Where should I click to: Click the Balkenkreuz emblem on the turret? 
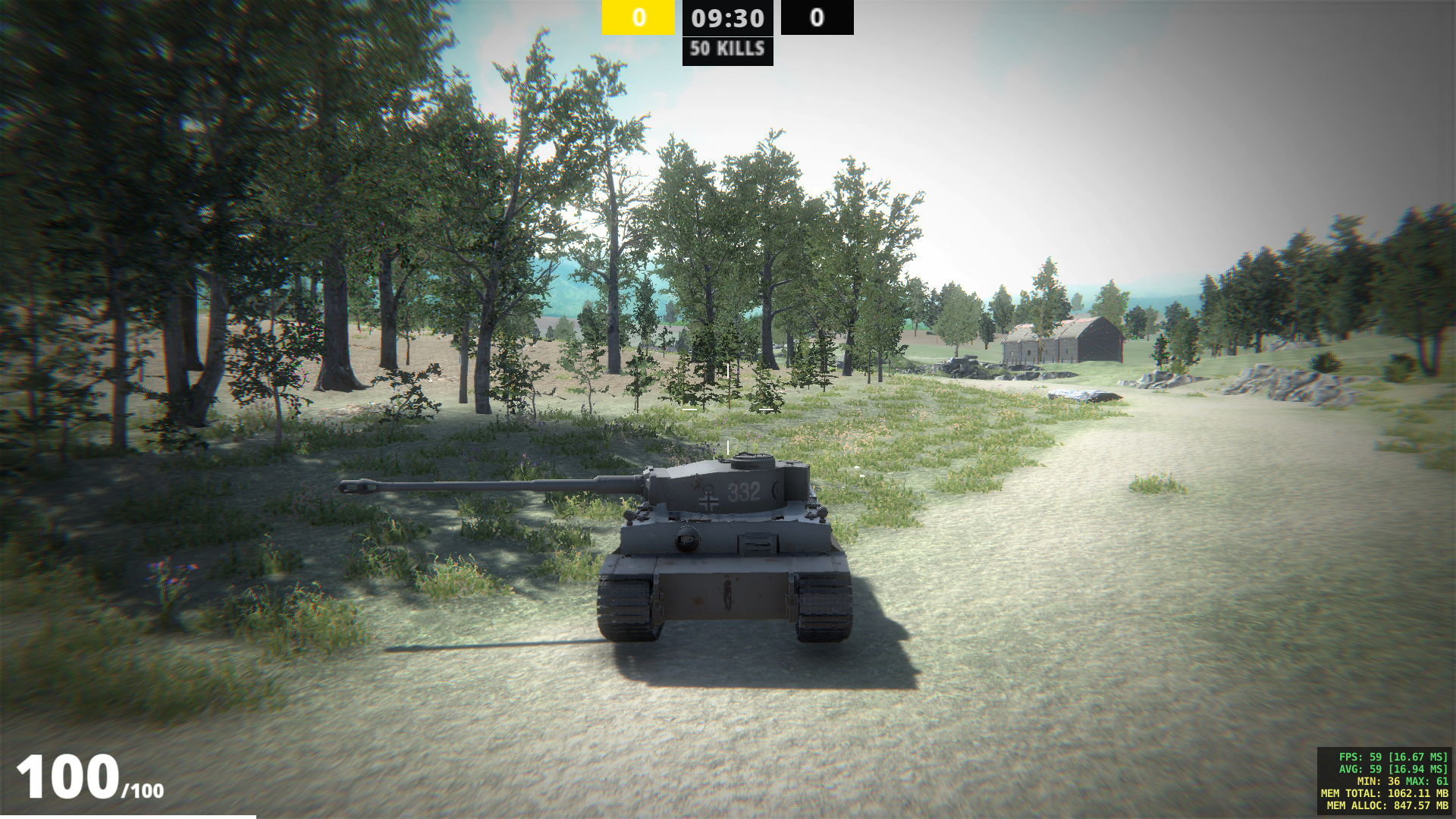(708, 502)
